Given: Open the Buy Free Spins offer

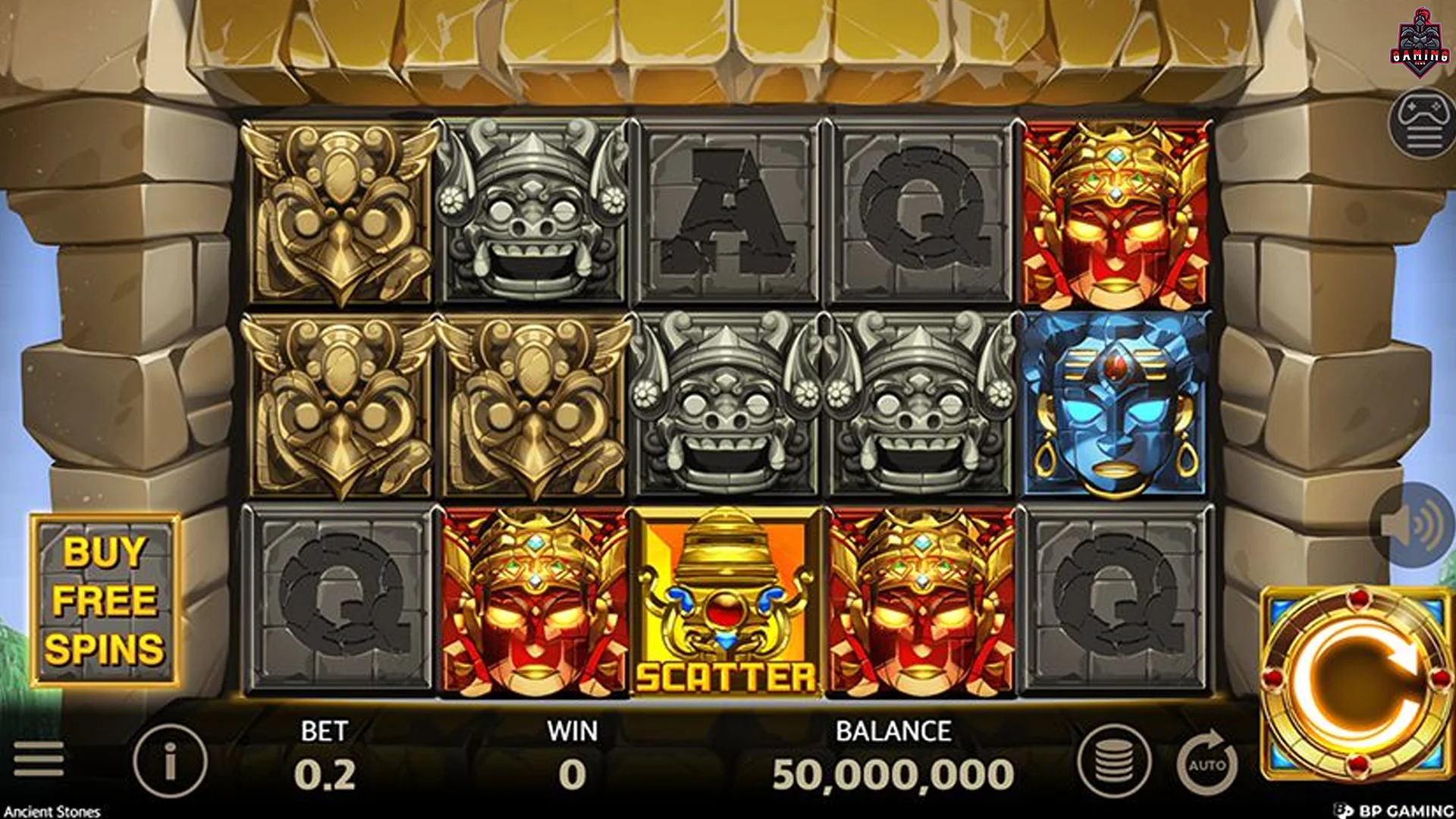Looking at the screenshot, I should pos(105,600).
